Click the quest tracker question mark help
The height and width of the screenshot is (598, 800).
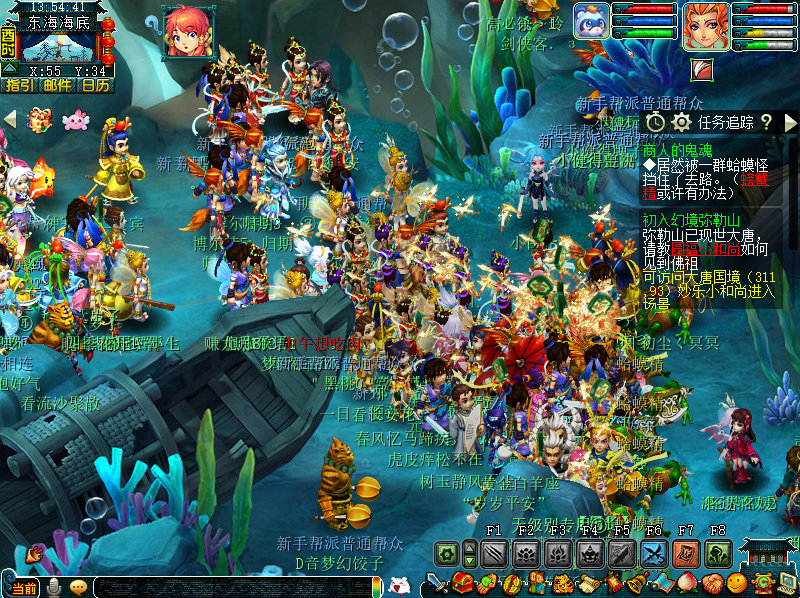[x=766, y=122]
